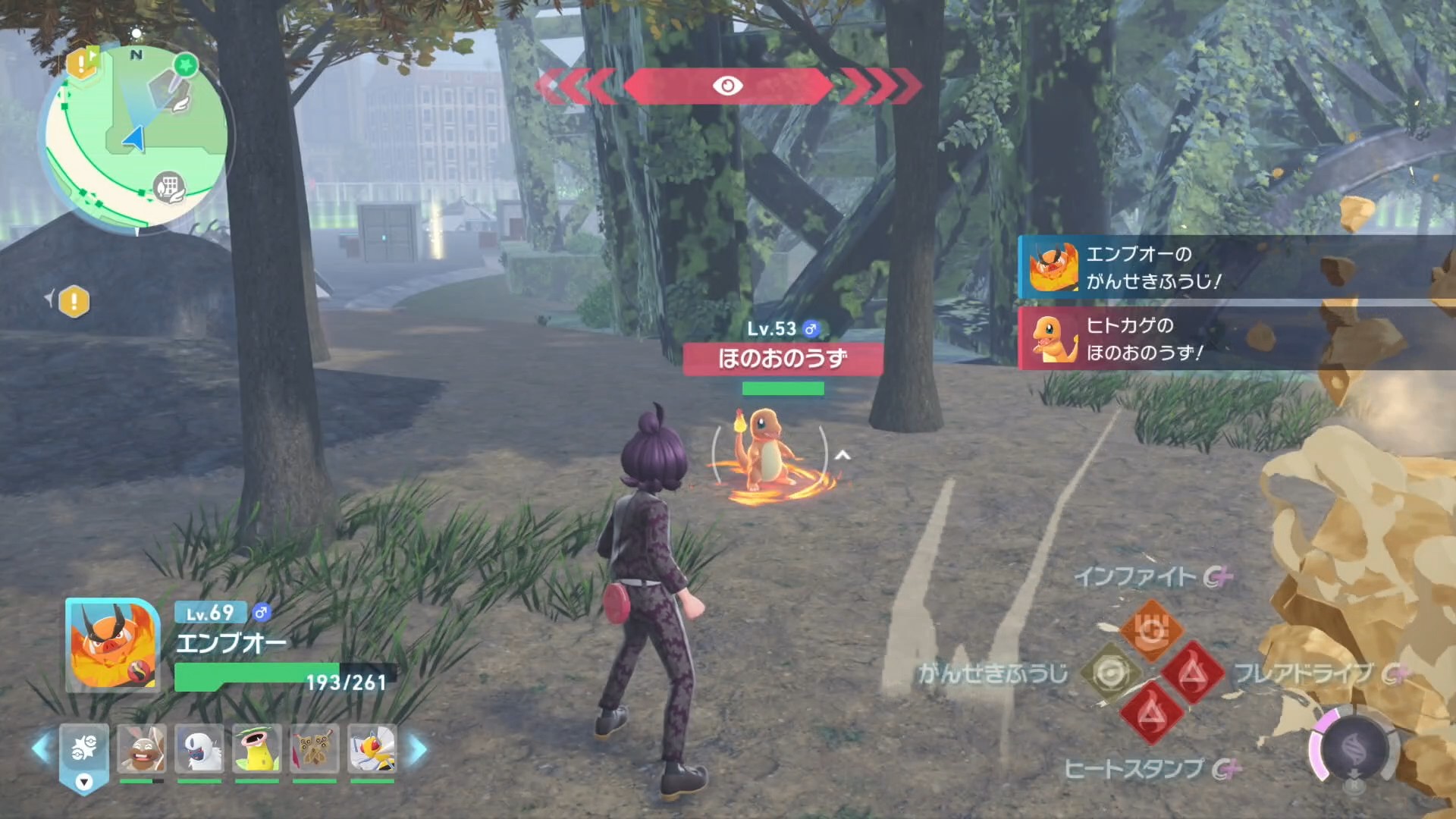
Task: Use the orange インファイト fighting move
Action: pyautogui.click(x=1151, y=630)
